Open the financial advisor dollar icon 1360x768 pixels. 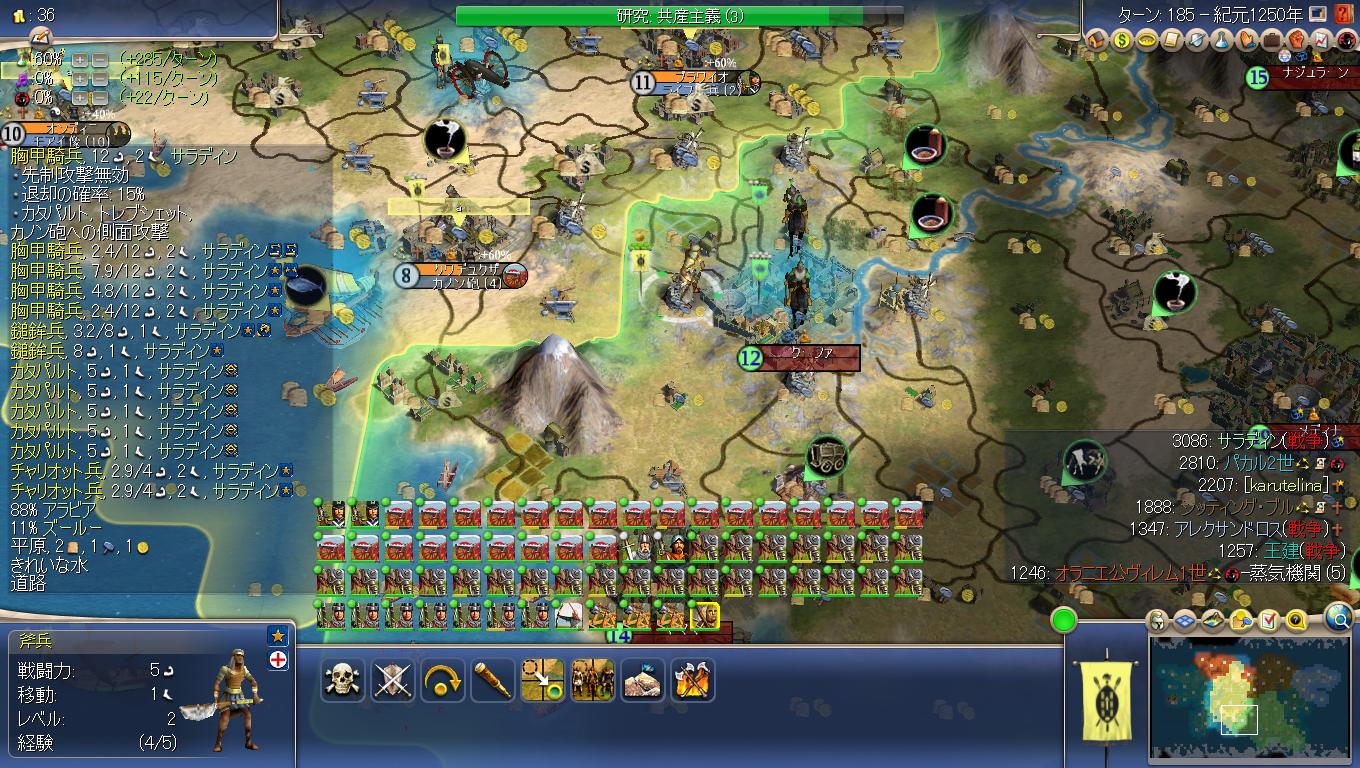1122,42
